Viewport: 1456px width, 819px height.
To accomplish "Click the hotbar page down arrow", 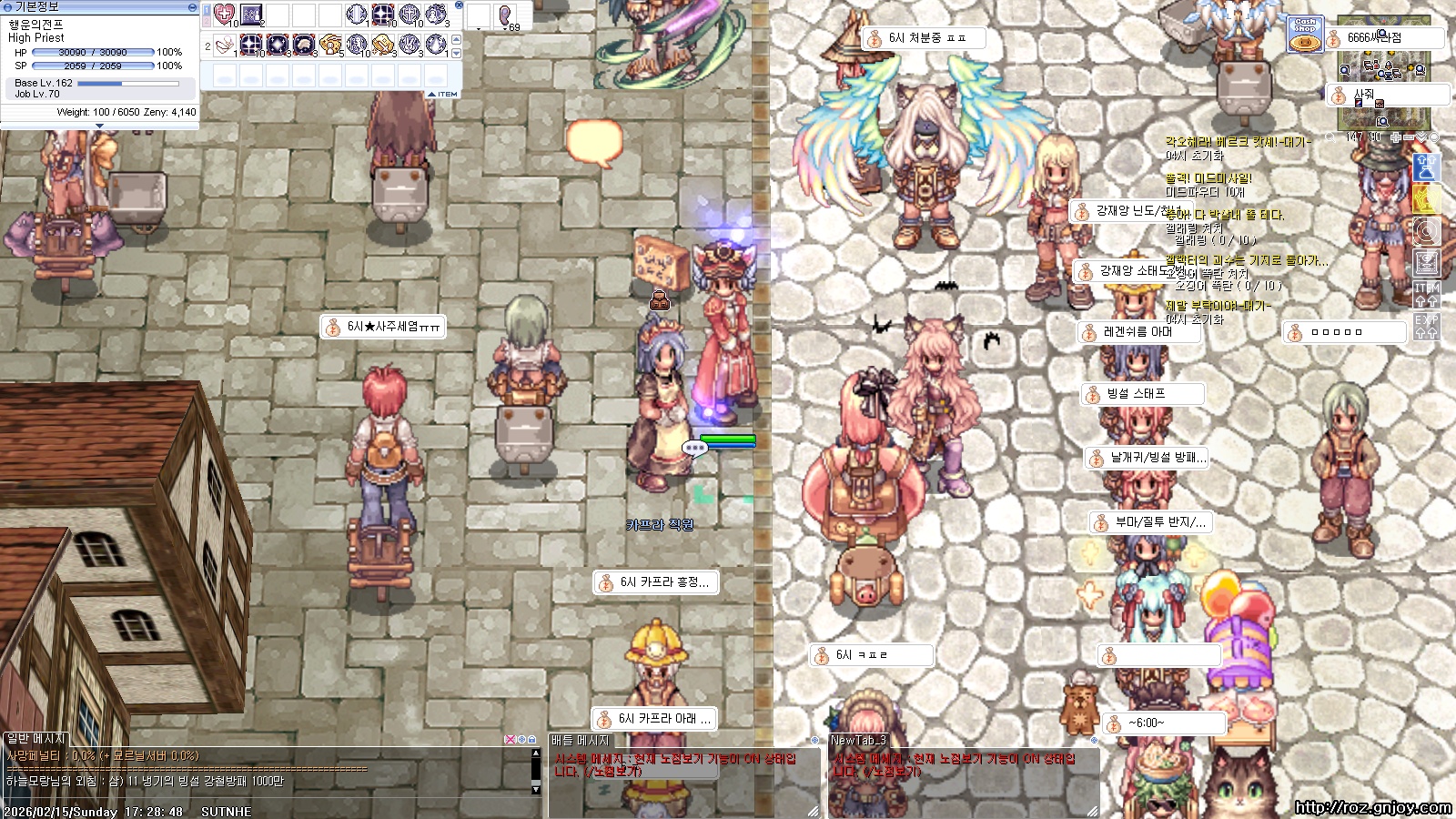I will [456, 53].
